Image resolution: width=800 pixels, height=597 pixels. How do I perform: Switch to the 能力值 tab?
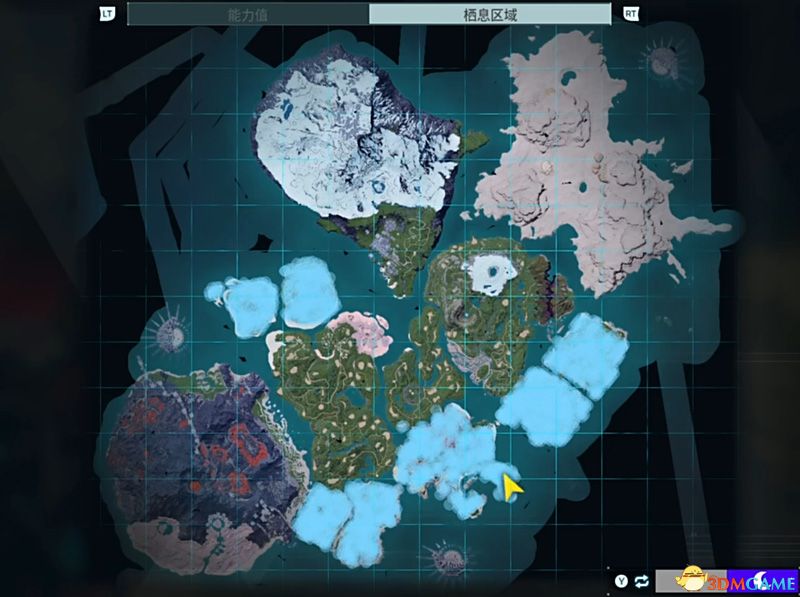pyautogui.click(x=248, y=15)
